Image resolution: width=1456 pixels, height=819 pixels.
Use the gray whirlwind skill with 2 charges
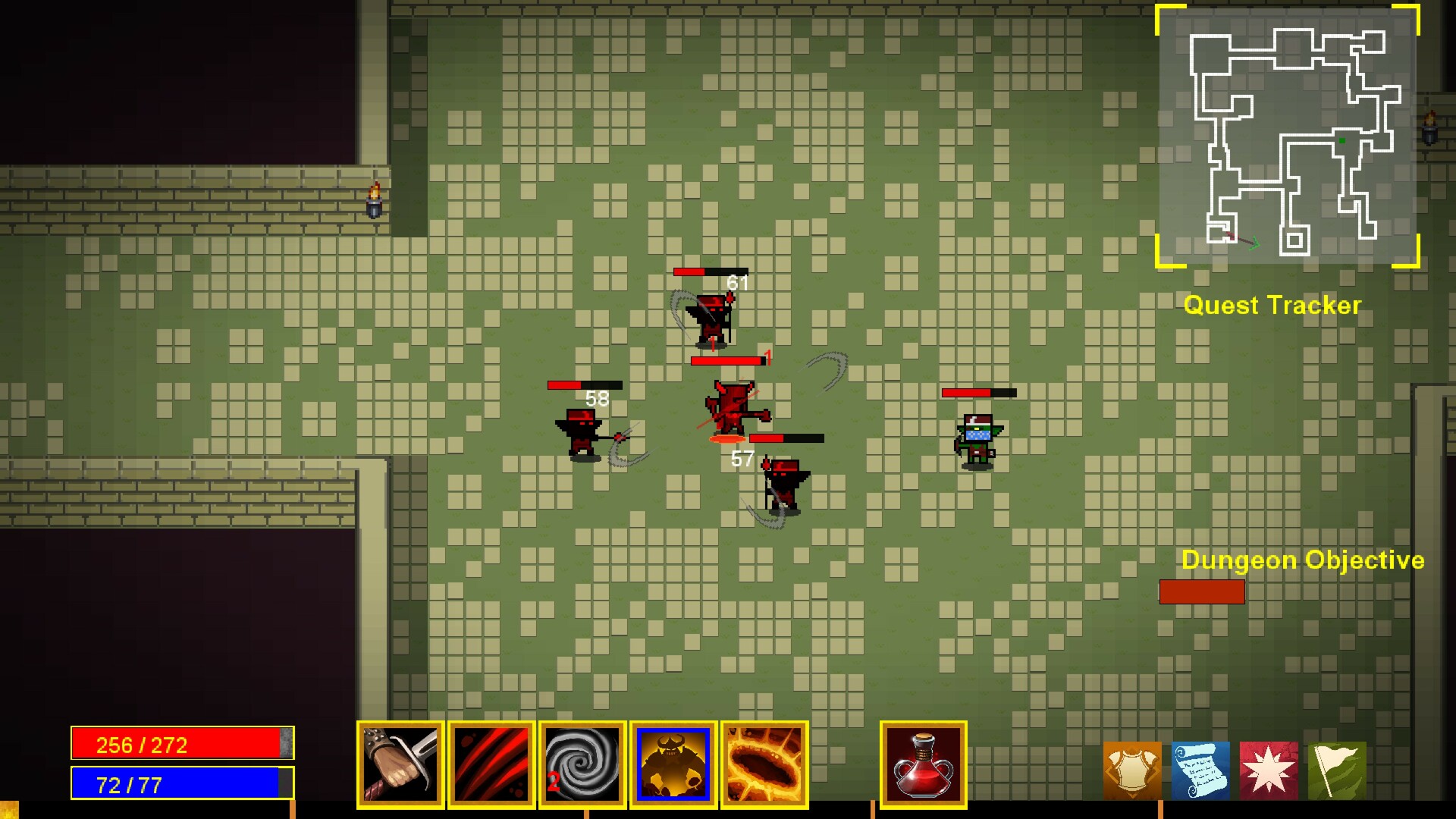point(582,762)
